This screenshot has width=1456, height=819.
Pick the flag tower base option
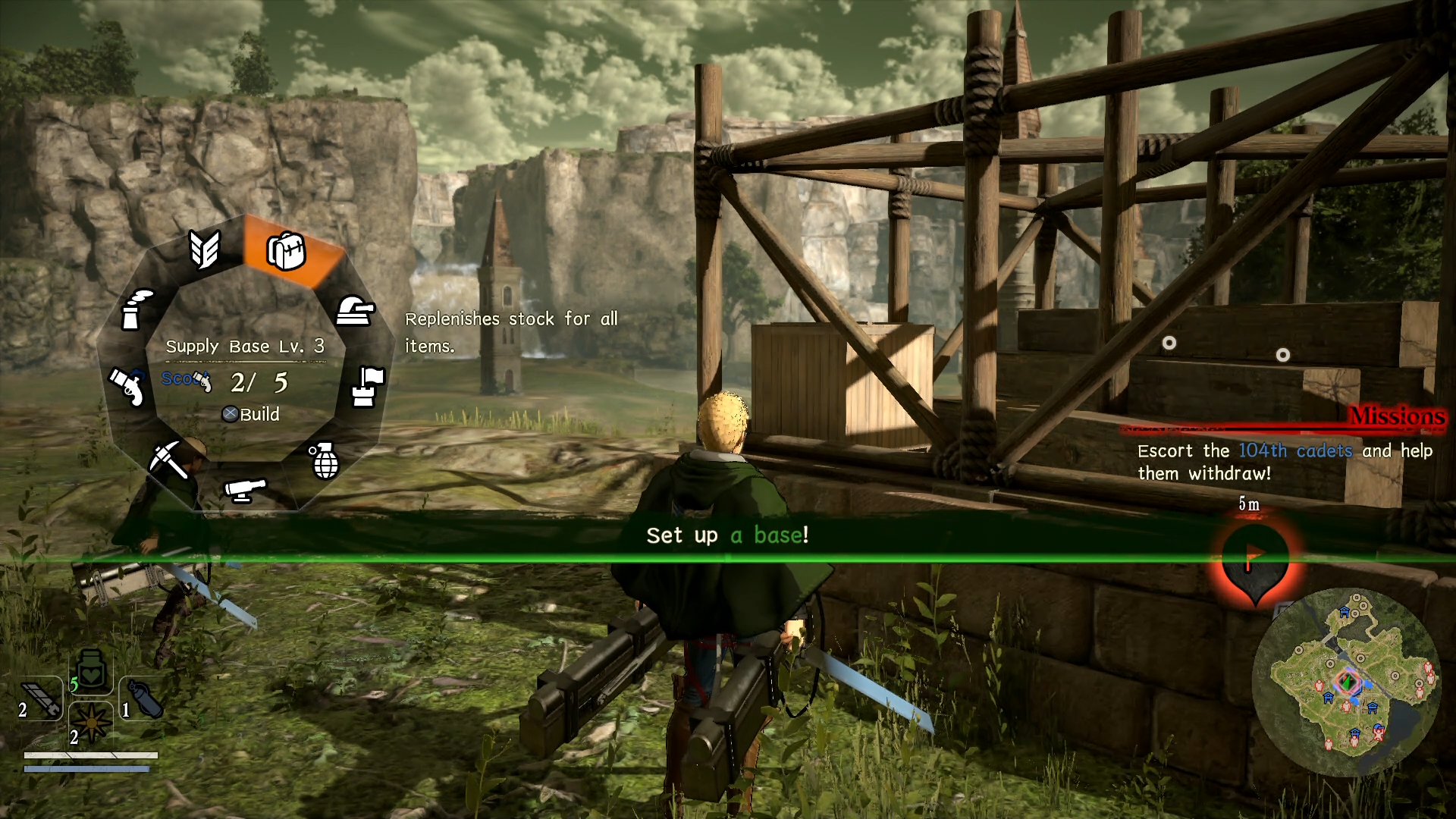[368, 386]
